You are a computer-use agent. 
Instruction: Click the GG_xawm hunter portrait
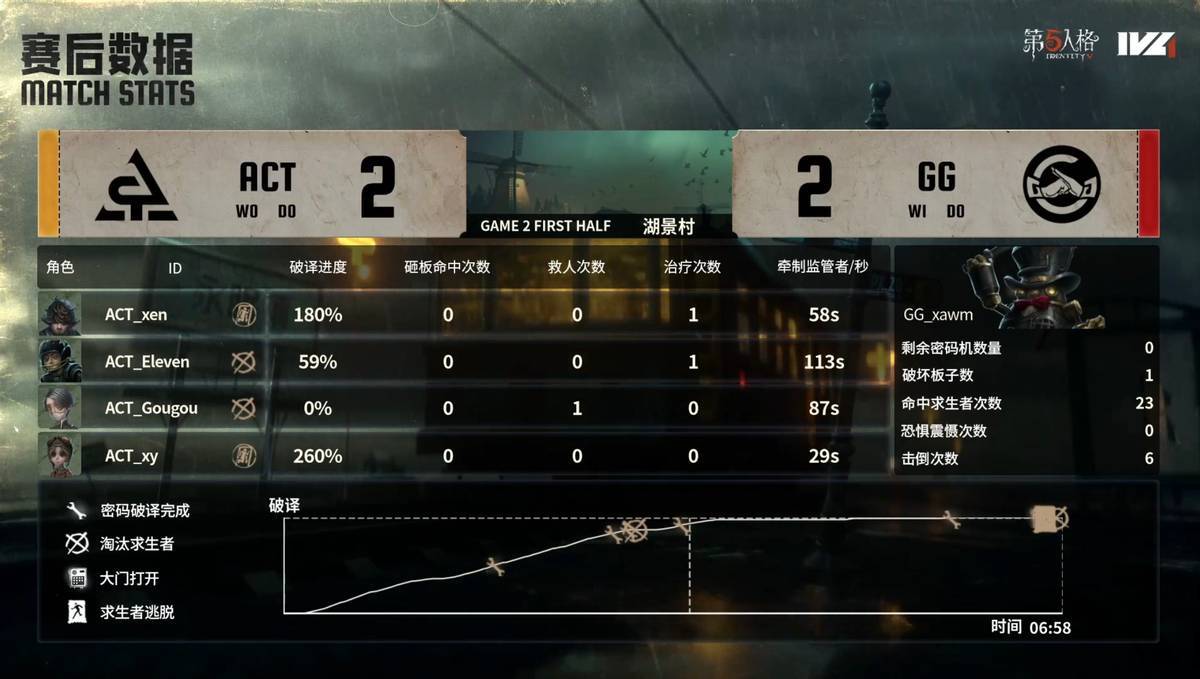point(1034,288)
